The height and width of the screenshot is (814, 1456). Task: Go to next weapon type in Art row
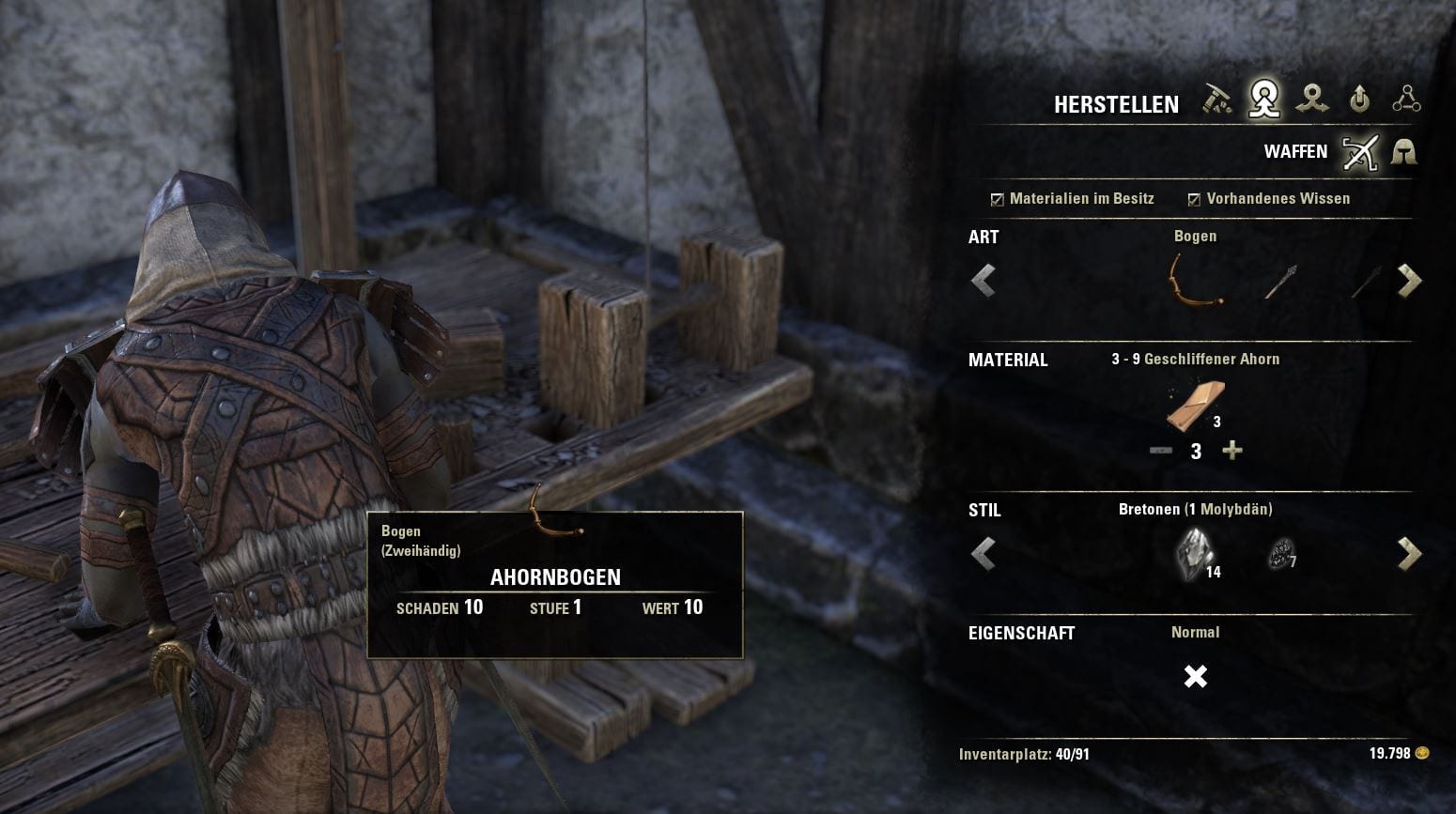(1409, 280)
